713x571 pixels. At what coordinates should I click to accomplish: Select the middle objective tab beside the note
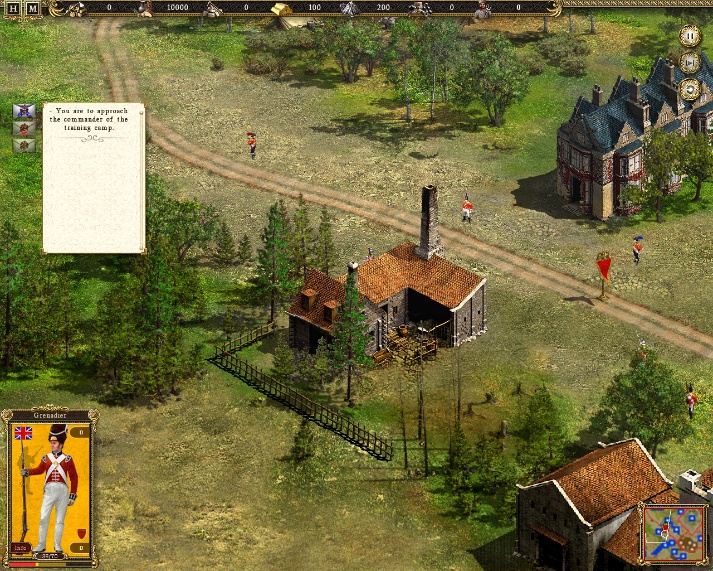click(x=25, y=128)
